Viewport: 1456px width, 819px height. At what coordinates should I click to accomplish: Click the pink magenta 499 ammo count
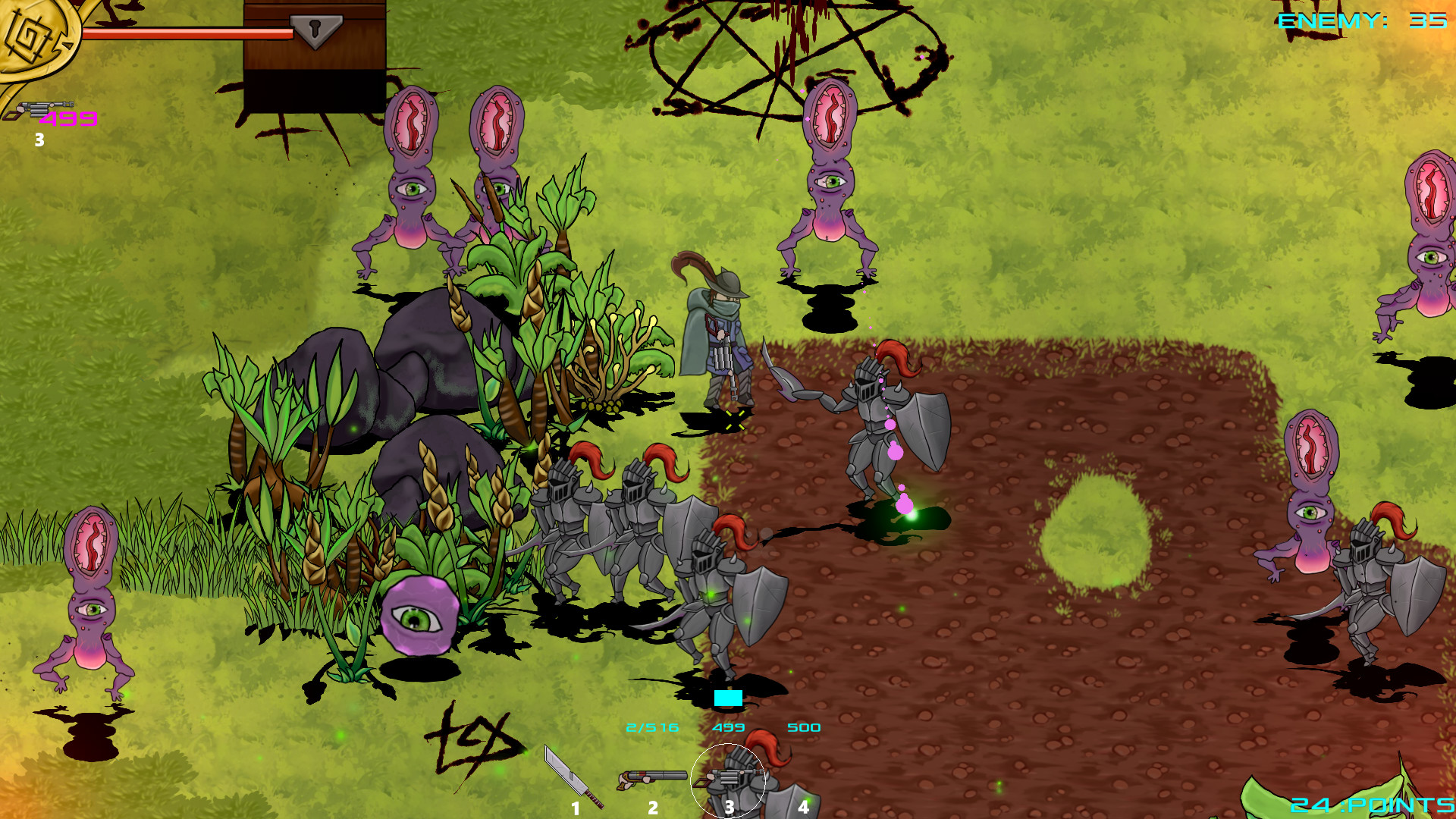tap(68, 119)
